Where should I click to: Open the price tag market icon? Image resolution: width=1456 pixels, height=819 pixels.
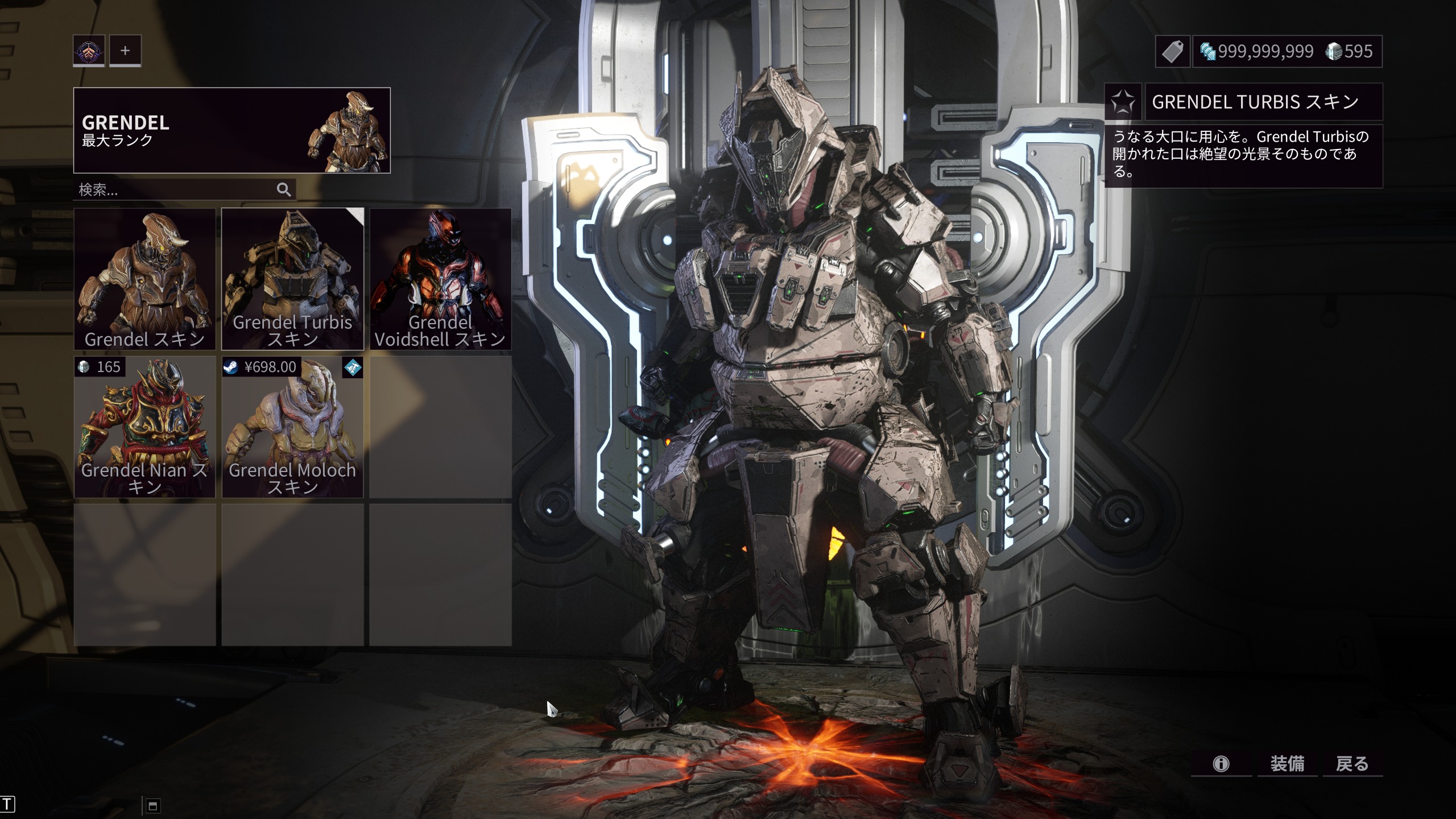1172,52
